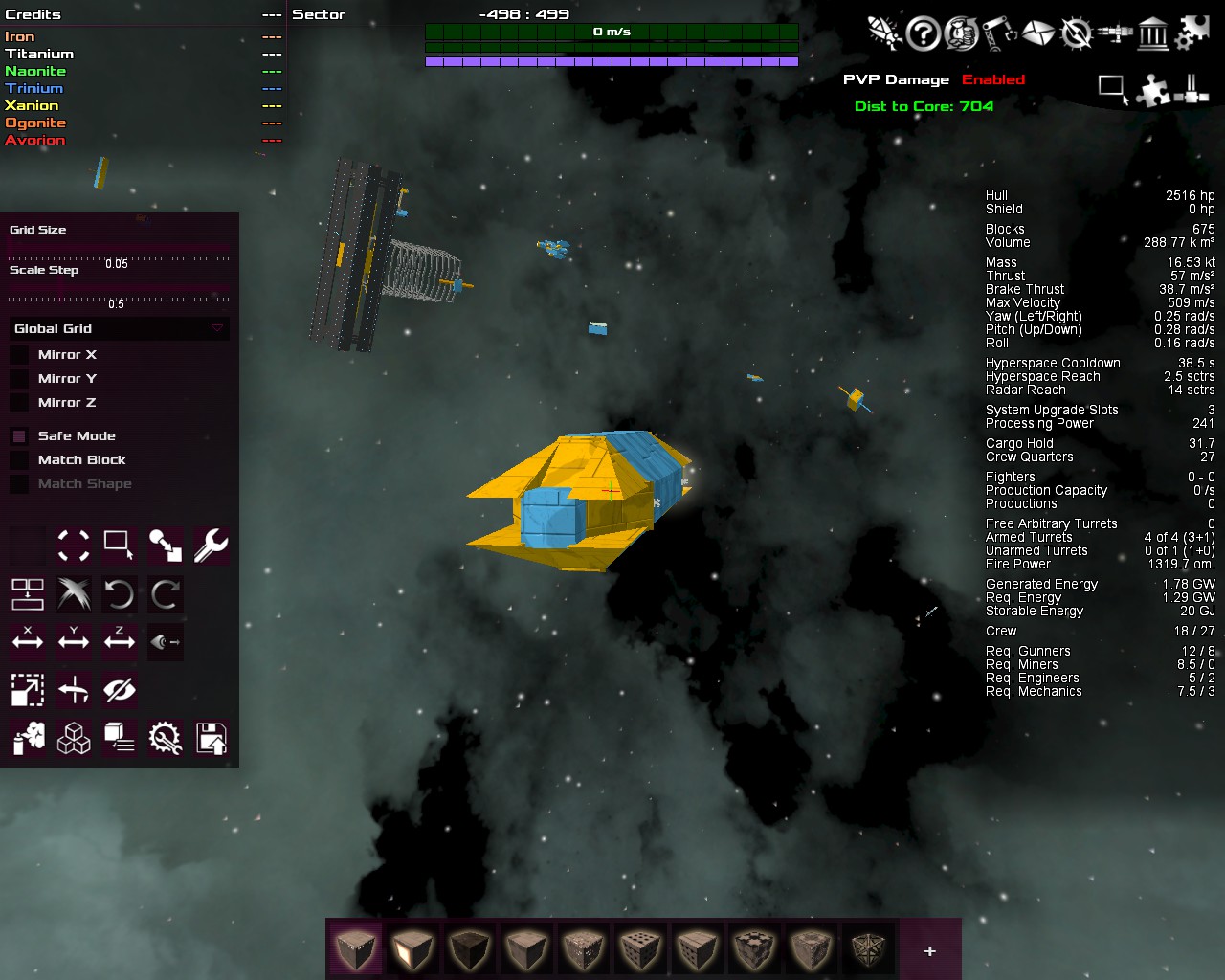The image size is (1225, 980).
Task: Click the puzzle piece icon
Action: [x=1152, y=91]
